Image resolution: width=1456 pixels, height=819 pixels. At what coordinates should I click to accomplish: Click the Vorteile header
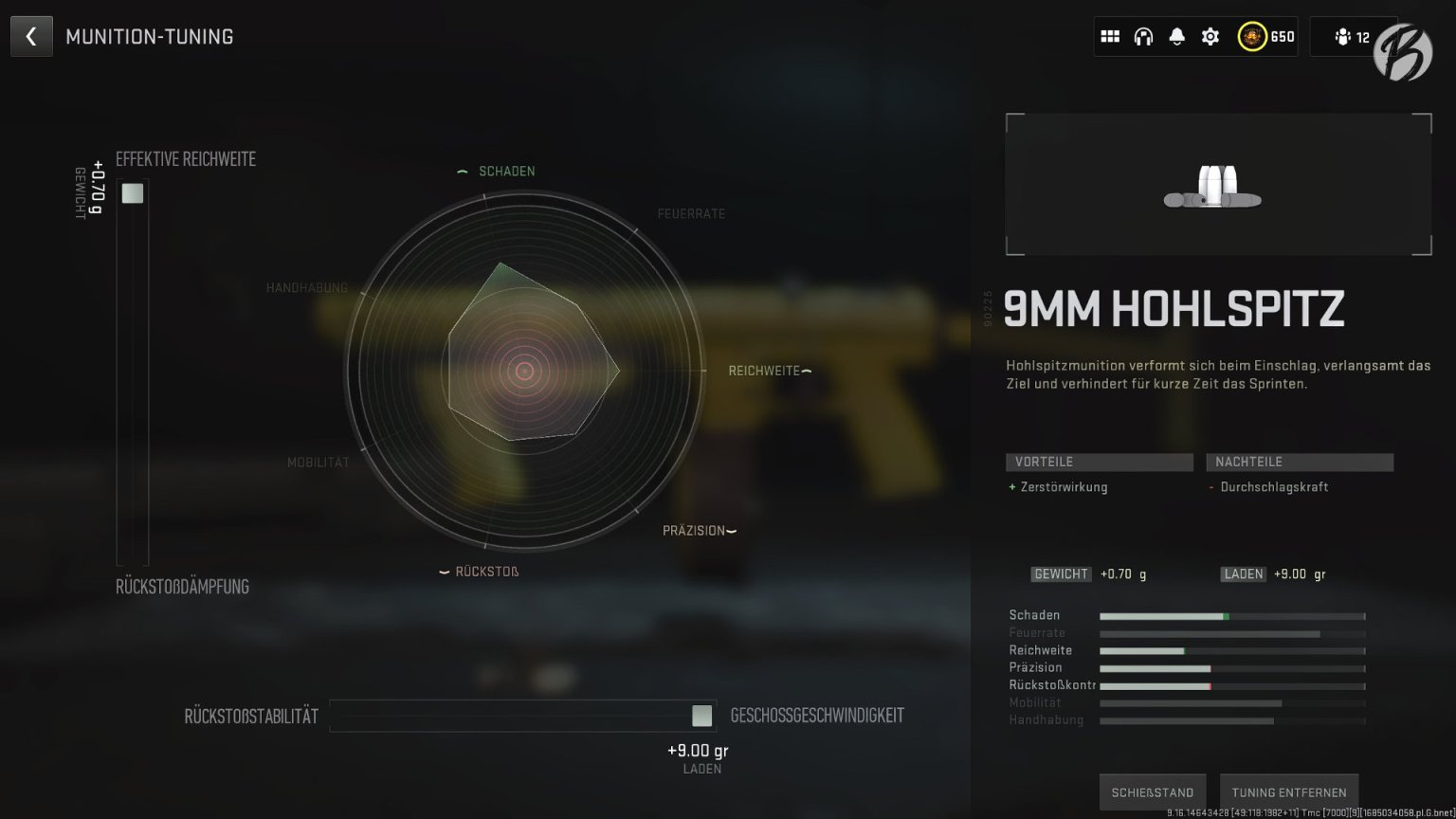1099,462
